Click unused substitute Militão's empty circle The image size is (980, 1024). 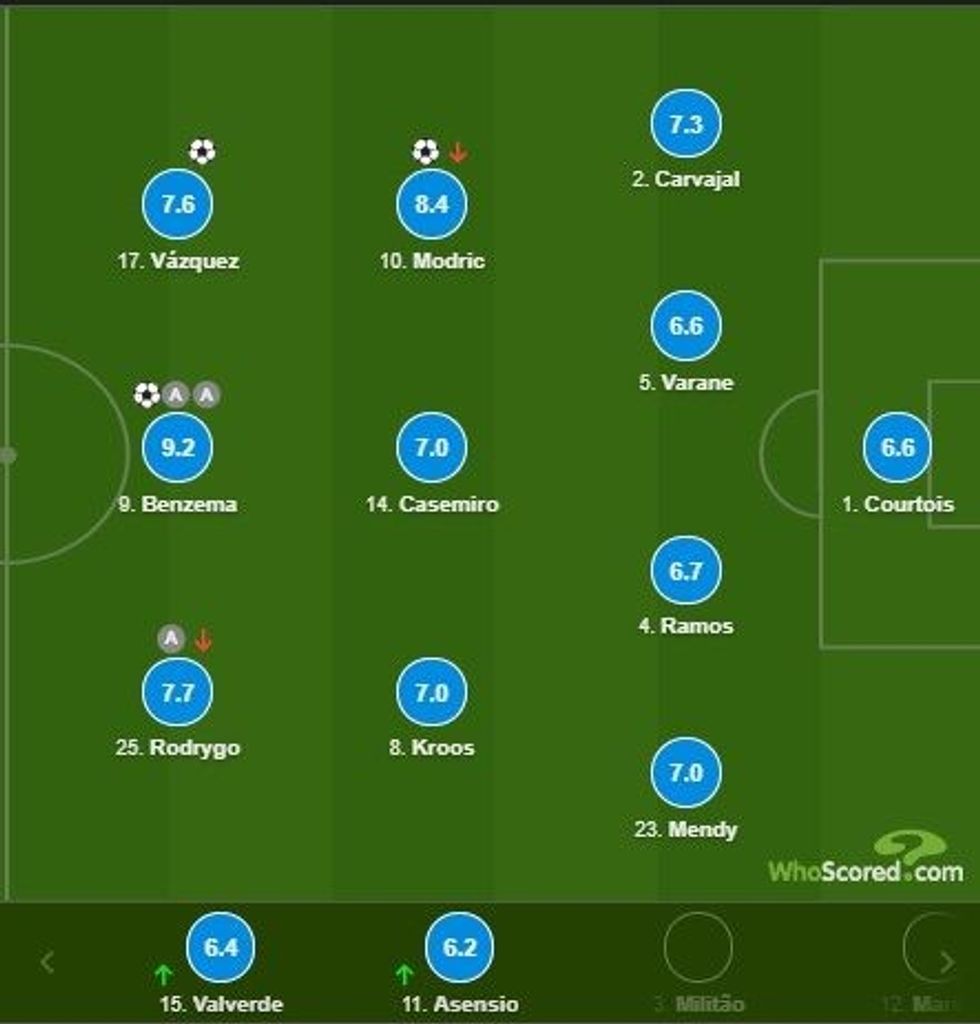[698, 947]
